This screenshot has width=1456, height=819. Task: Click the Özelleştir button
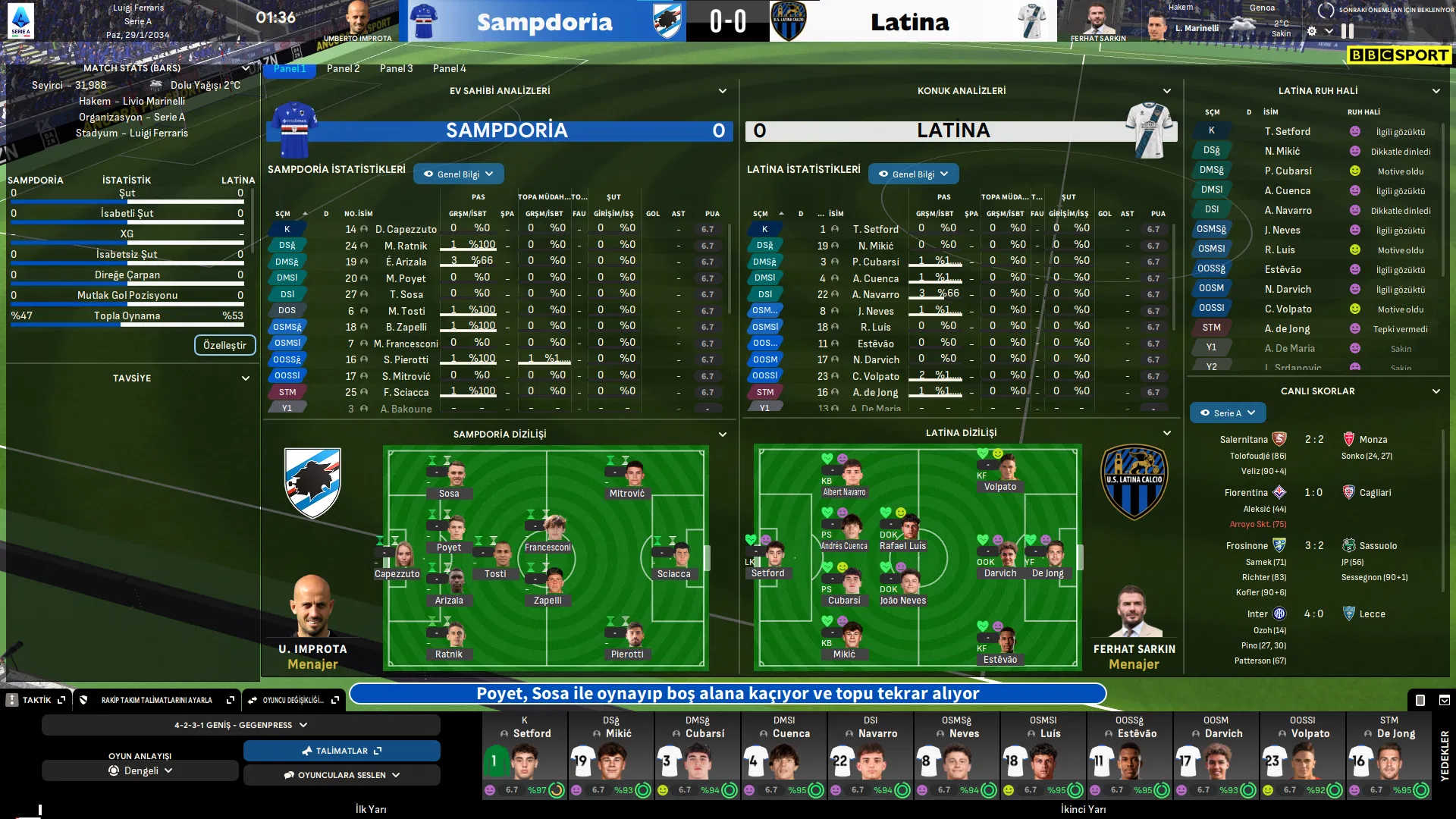tap(224, 345)
